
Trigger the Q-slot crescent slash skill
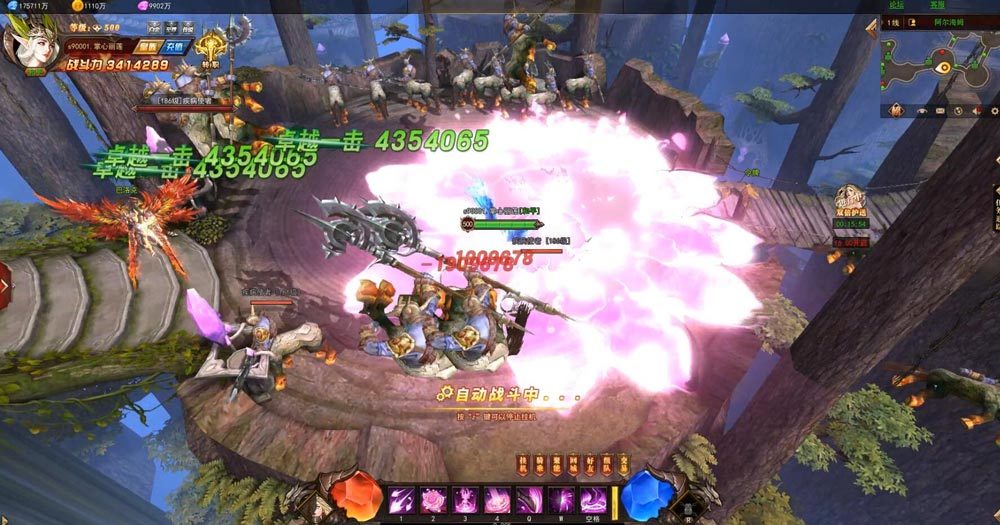point(529,498)
